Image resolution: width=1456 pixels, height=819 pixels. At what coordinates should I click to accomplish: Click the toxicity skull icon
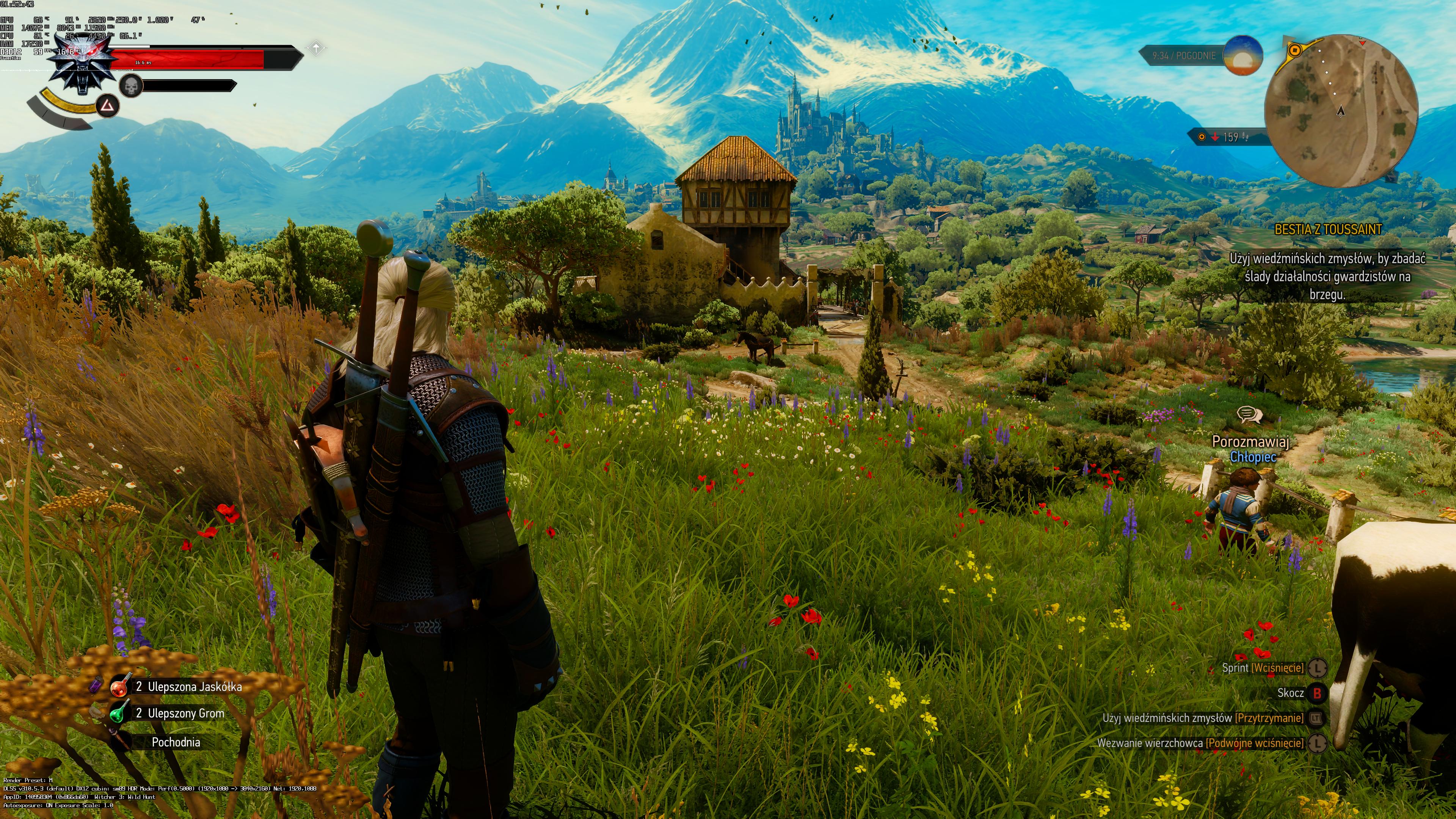(x=131, y=86)
